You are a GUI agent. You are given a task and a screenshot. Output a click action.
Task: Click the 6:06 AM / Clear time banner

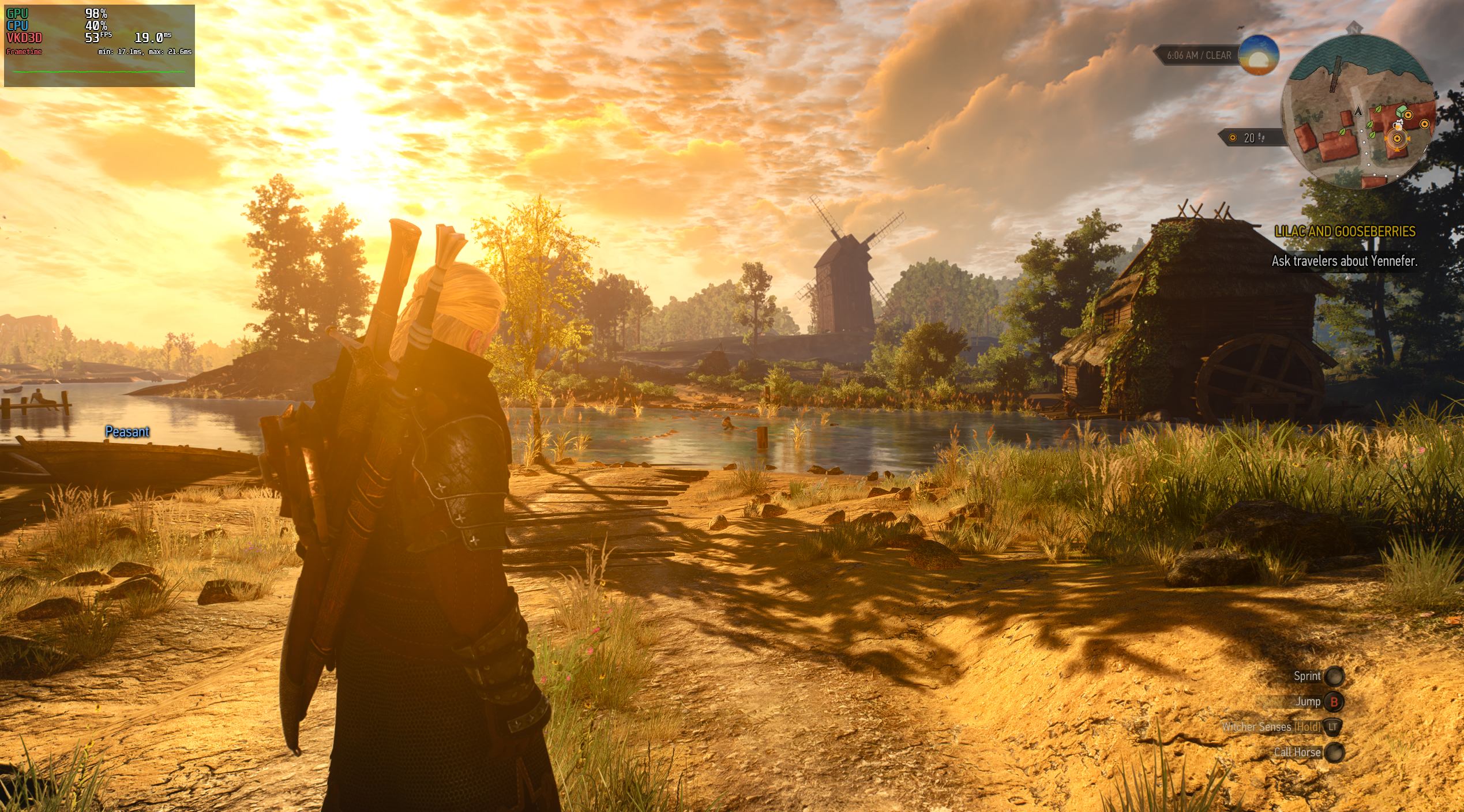point(1199,55)
